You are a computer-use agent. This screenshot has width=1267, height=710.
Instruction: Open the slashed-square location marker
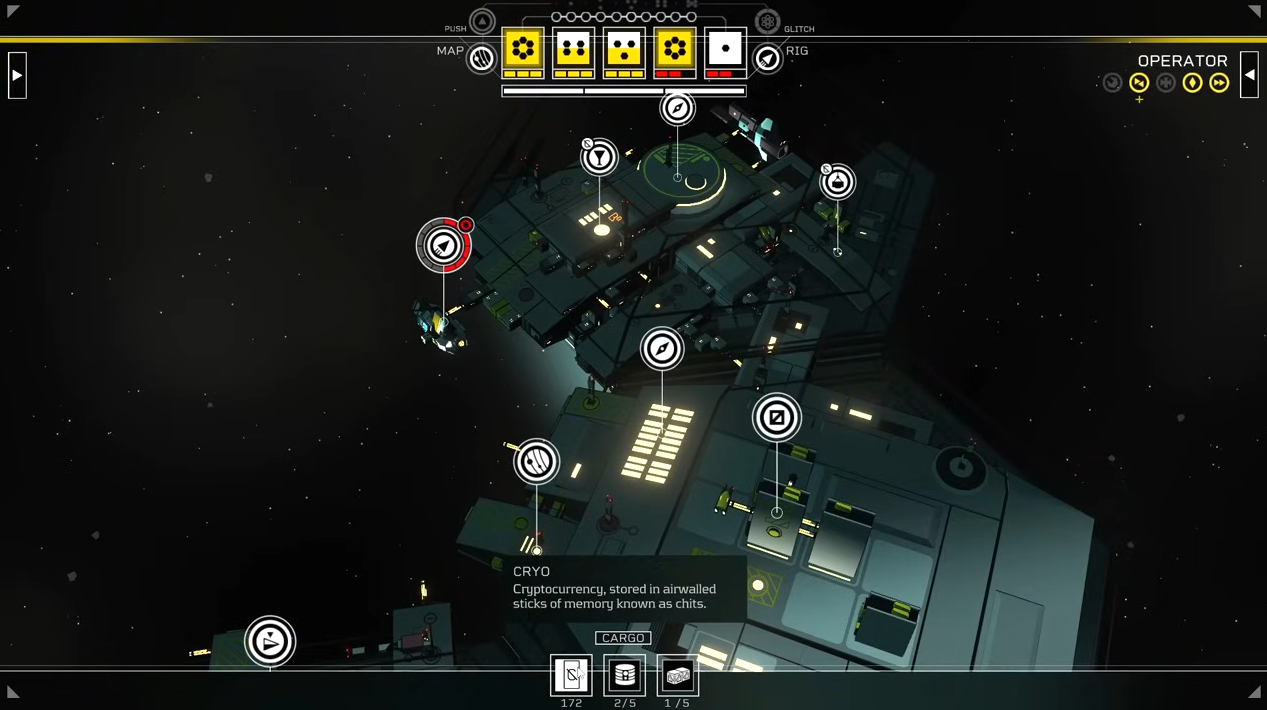(776, 417)
